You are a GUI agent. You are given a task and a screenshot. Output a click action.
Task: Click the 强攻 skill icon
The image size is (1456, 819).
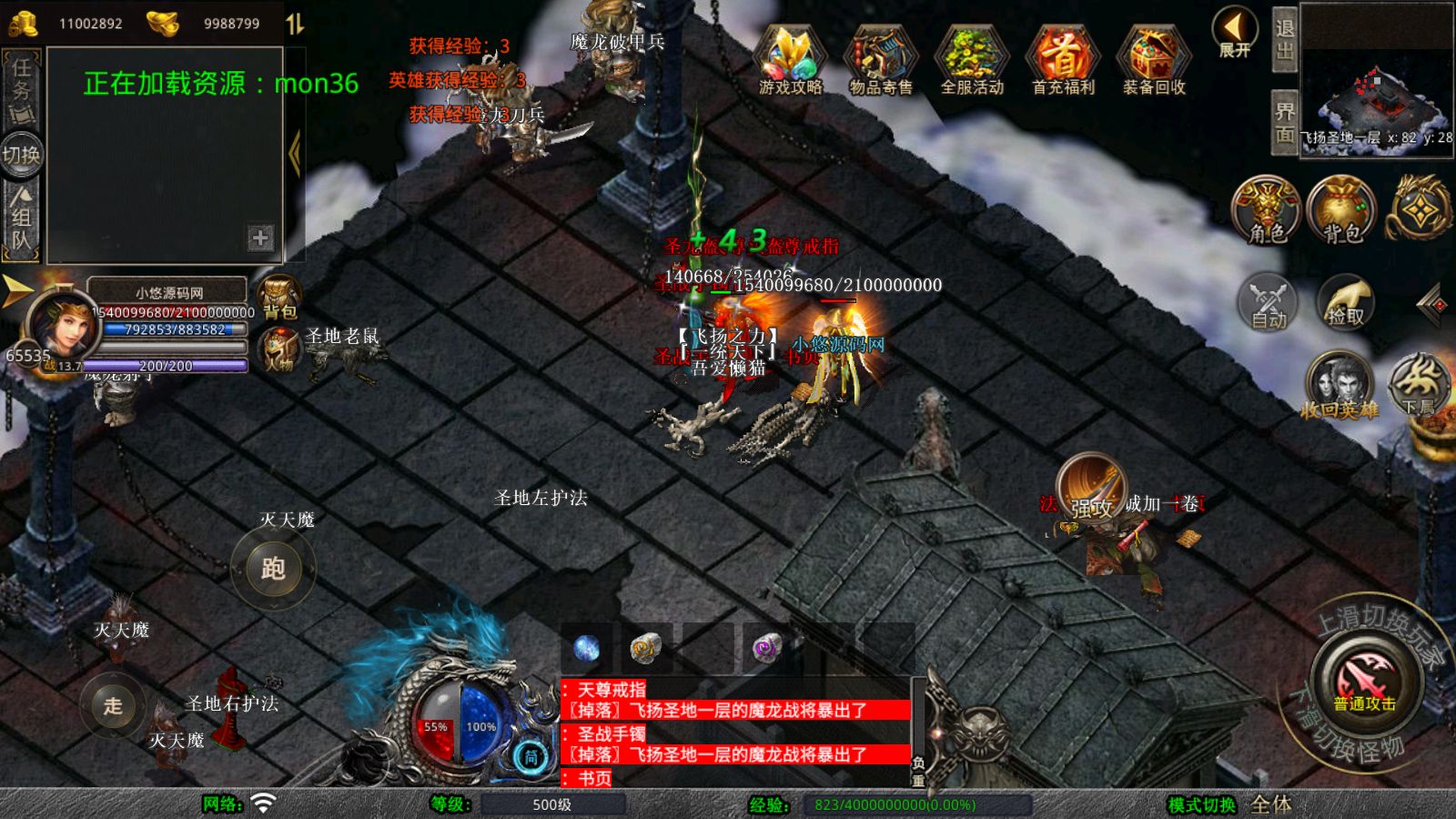[x=1091, y=489]
